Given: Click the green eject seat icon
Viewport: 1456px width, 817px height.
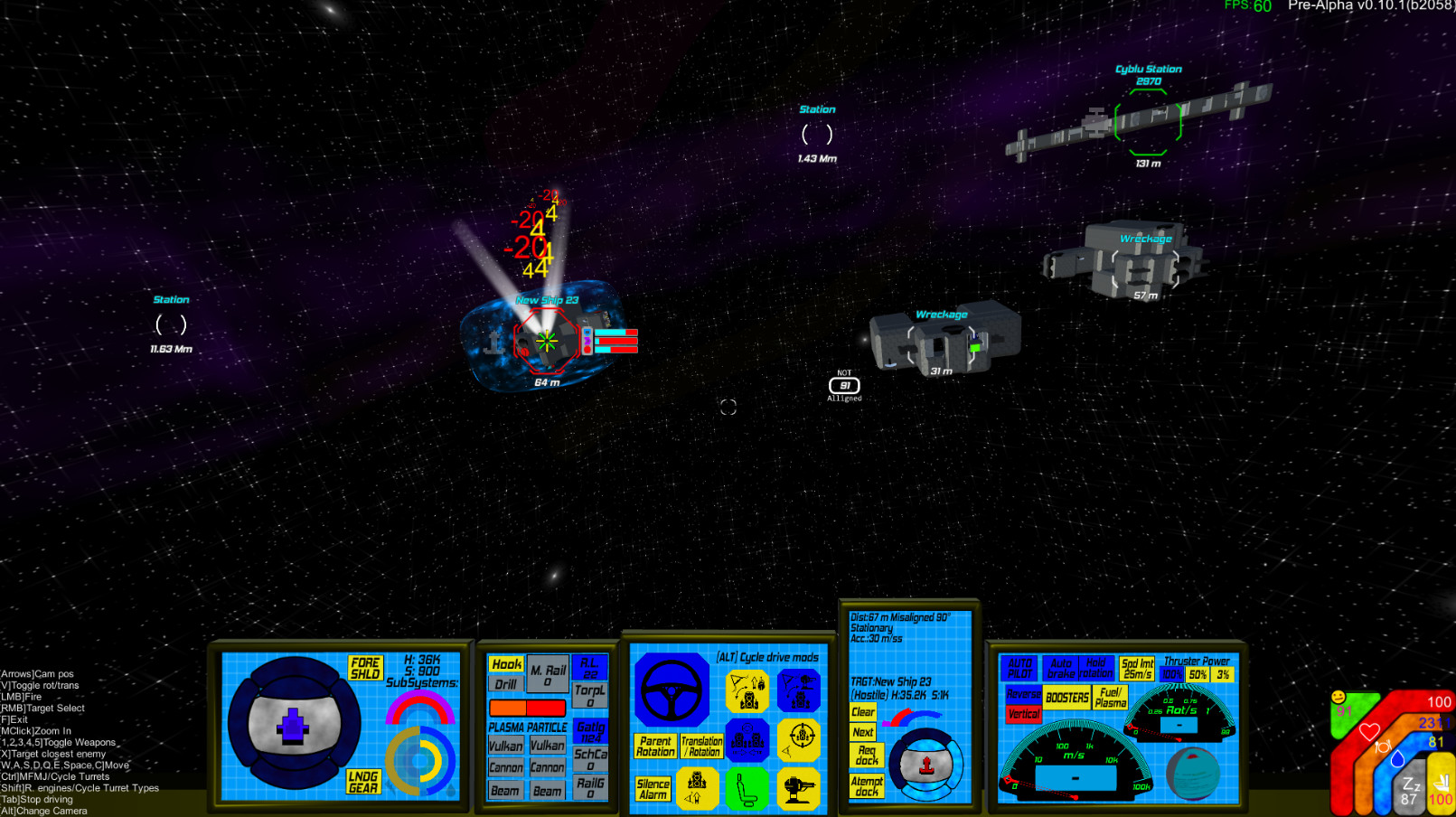Looking at the screenshot, I should tap(746, 786).
